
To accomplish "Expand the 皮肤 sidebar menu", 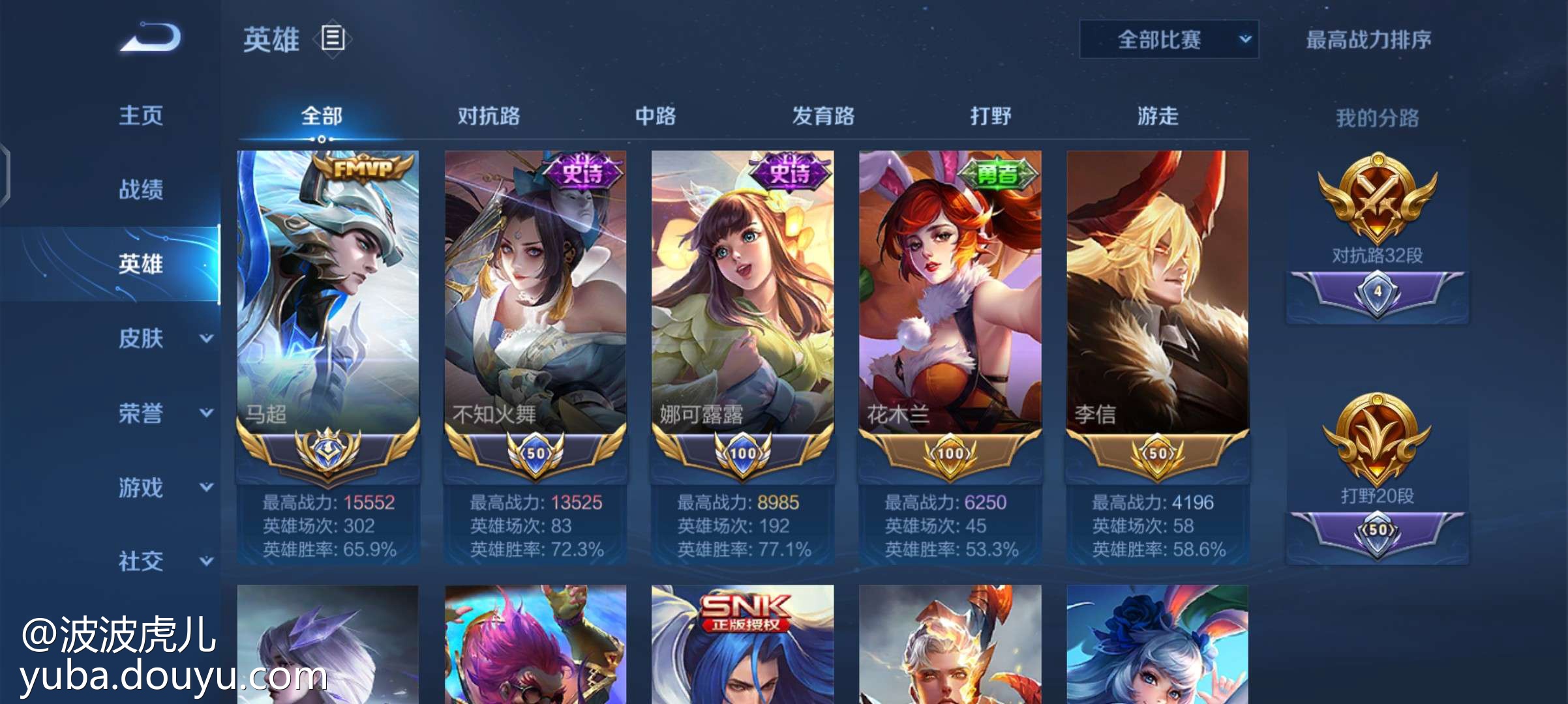I will (x=163, y=338).
